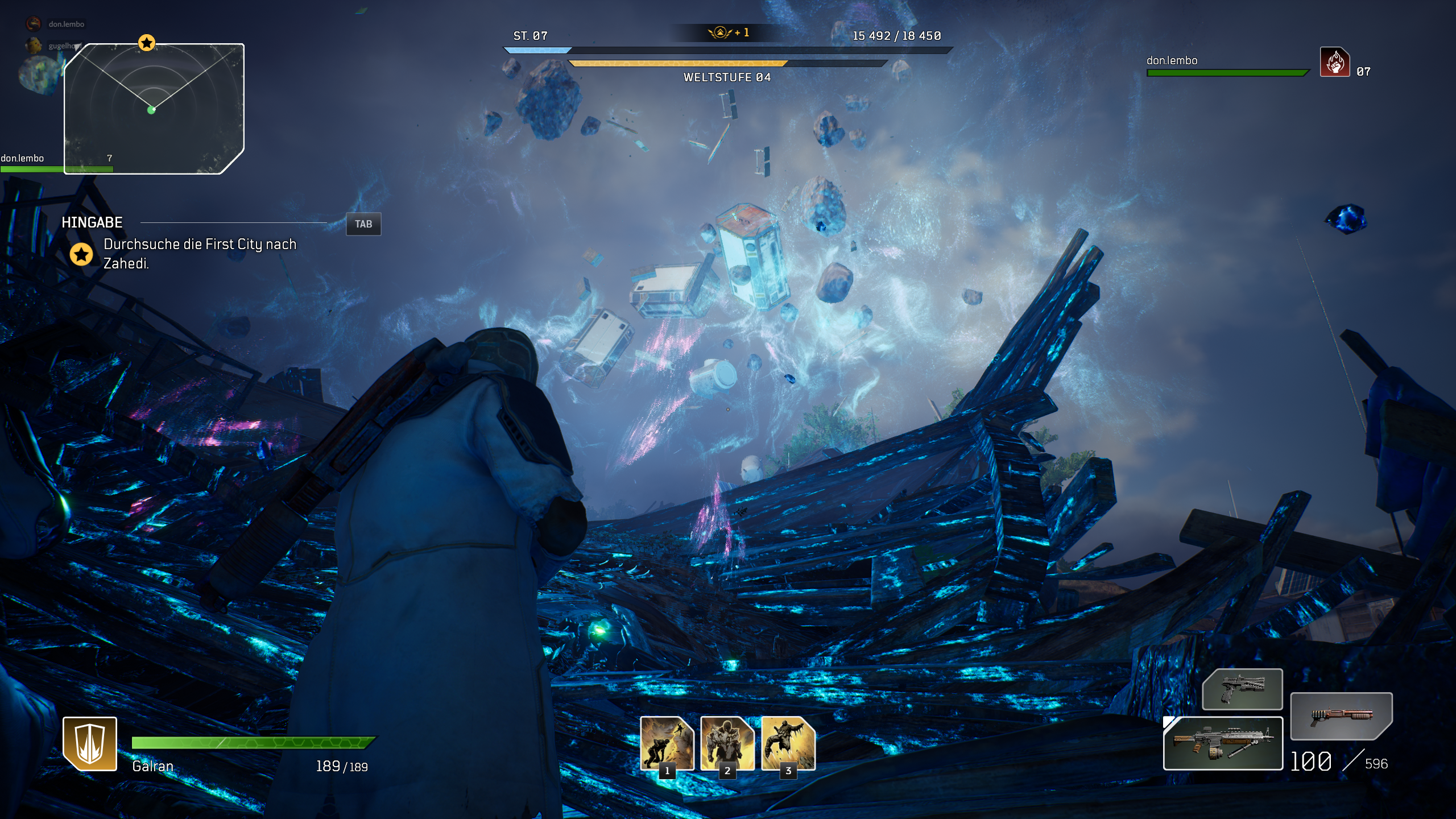Click the radar minimap
The height and width of the screenshot is (819, 1456).
(154, 109)
